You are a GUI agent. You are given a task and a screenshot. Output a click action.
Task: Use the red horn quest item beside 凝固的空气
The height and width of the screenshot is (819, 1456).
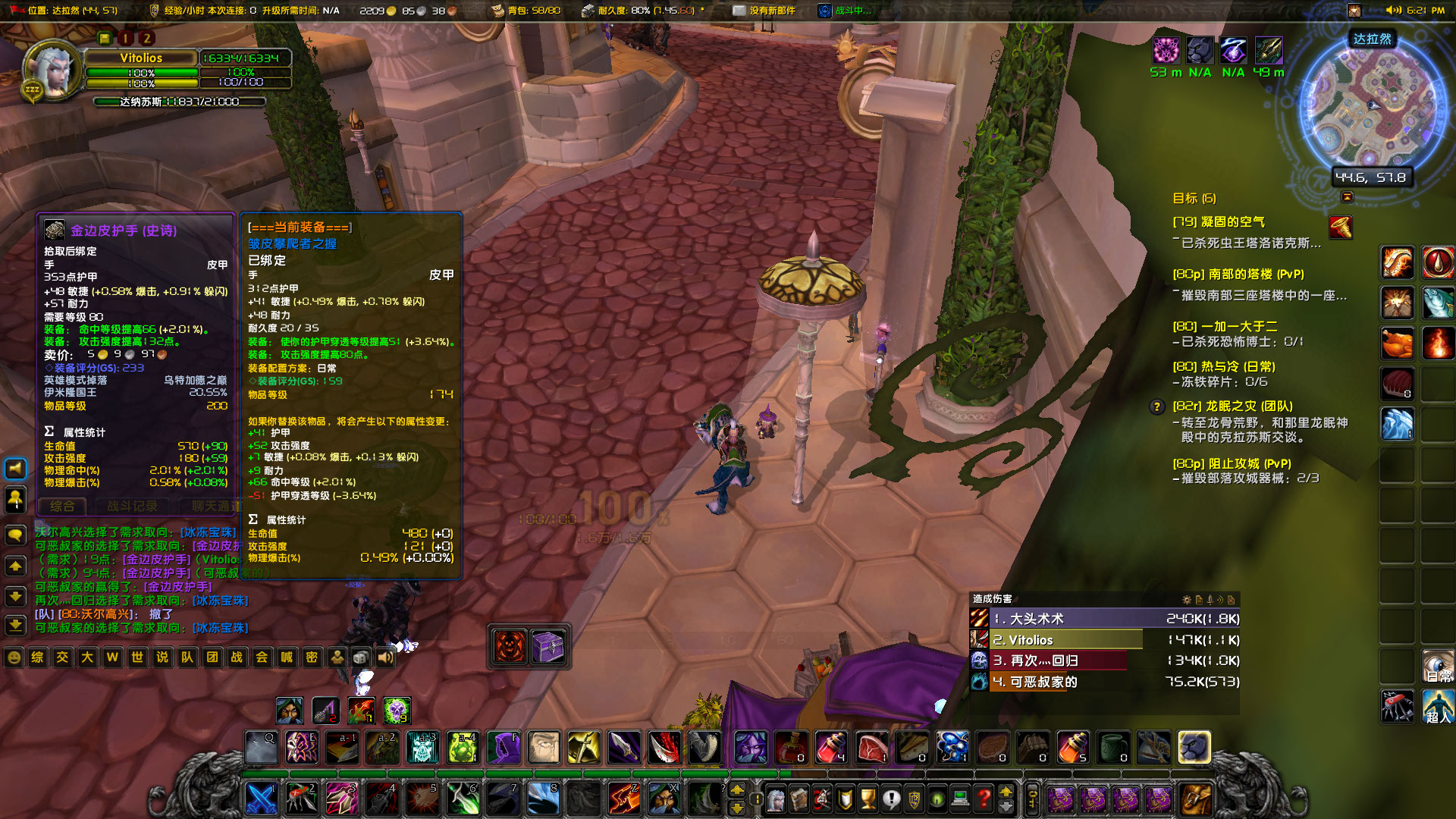pyautogui.click(x=1341, y=227)
